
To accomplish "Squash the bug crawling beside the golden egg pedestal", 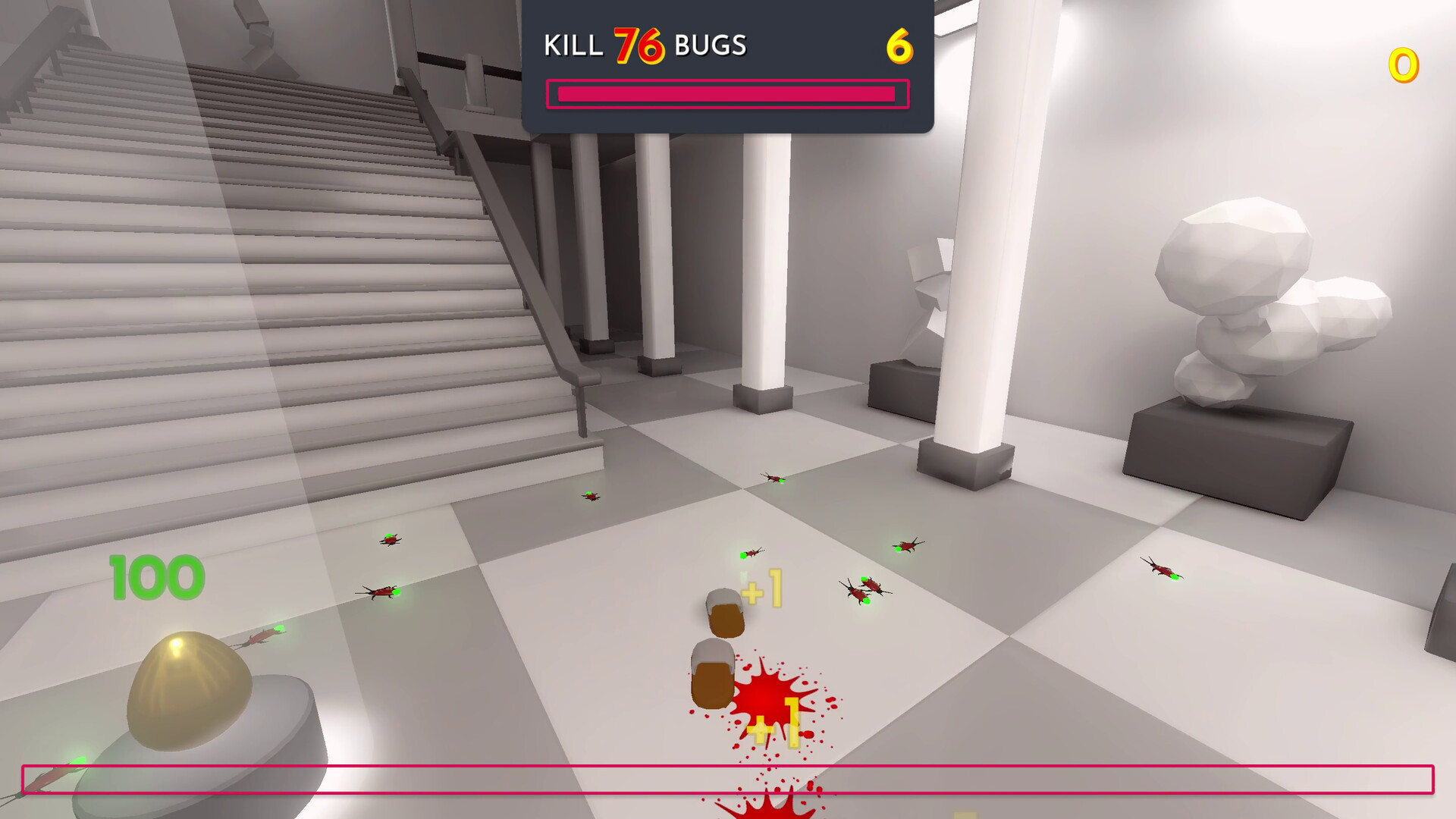I will tap(262, 637).
